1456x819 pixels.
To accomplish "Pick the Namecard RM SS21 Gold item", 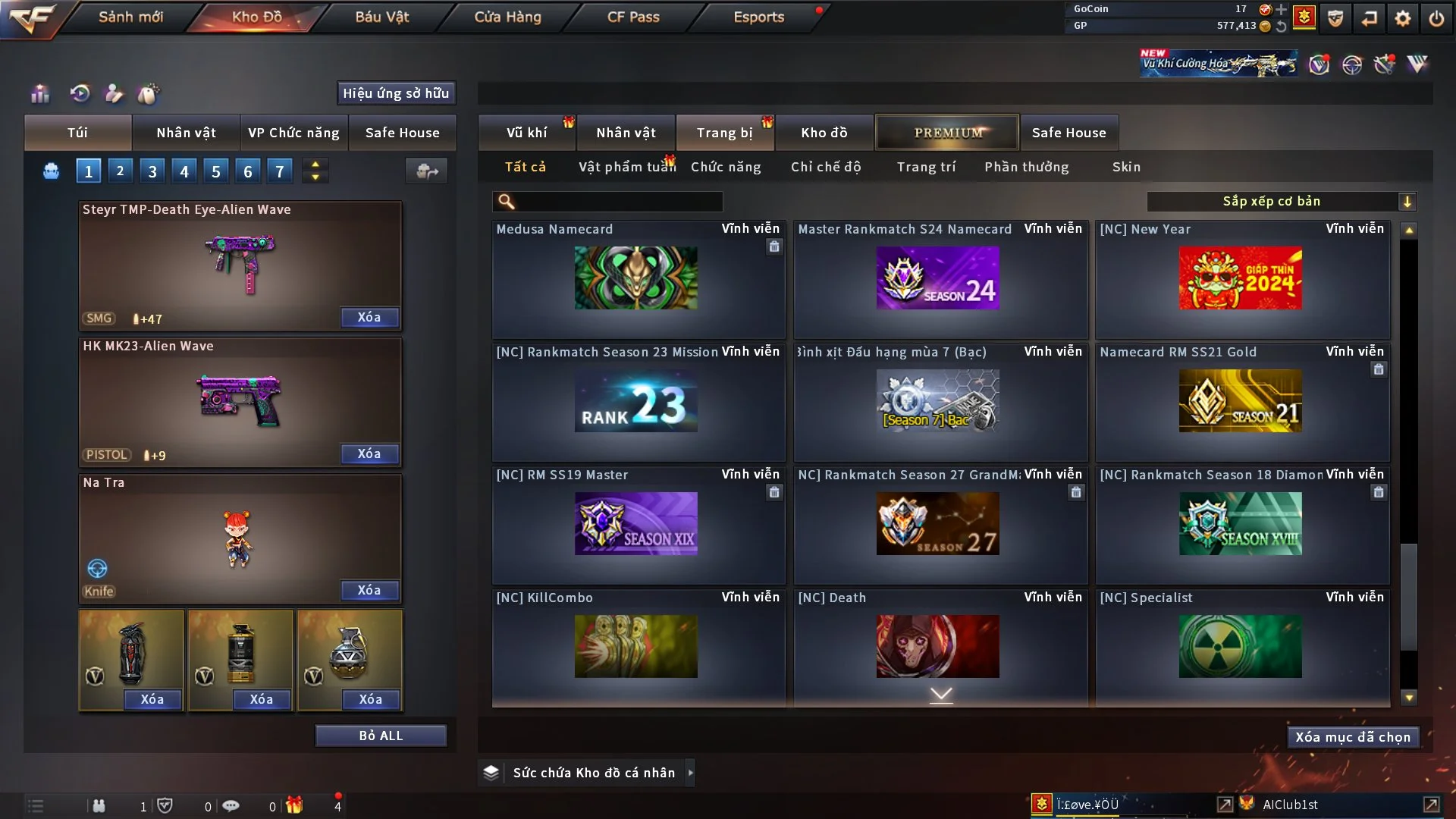I will pos(1240,400).
